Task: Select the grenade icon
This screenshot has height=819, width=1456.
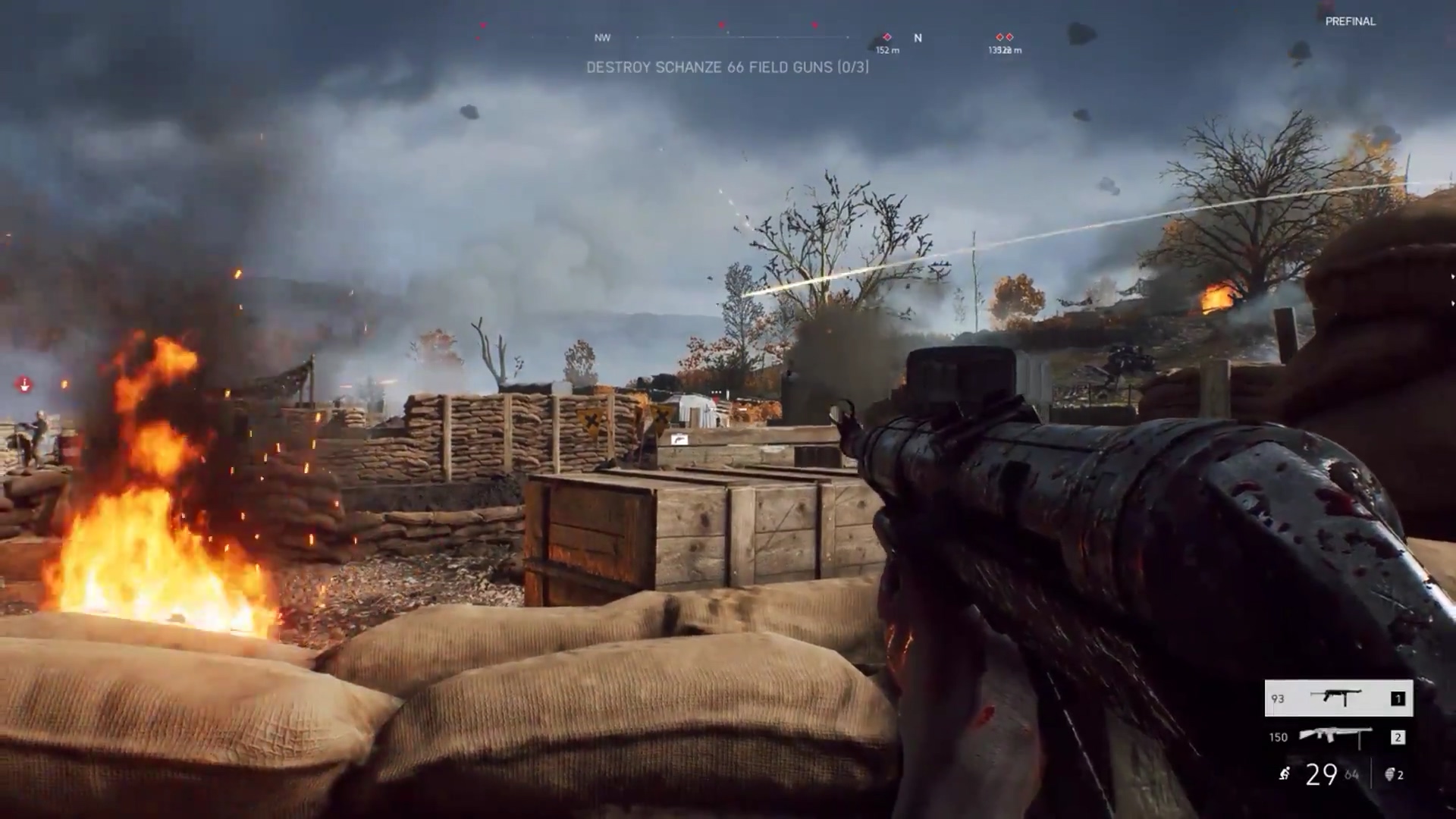Action: (1390, 774)
